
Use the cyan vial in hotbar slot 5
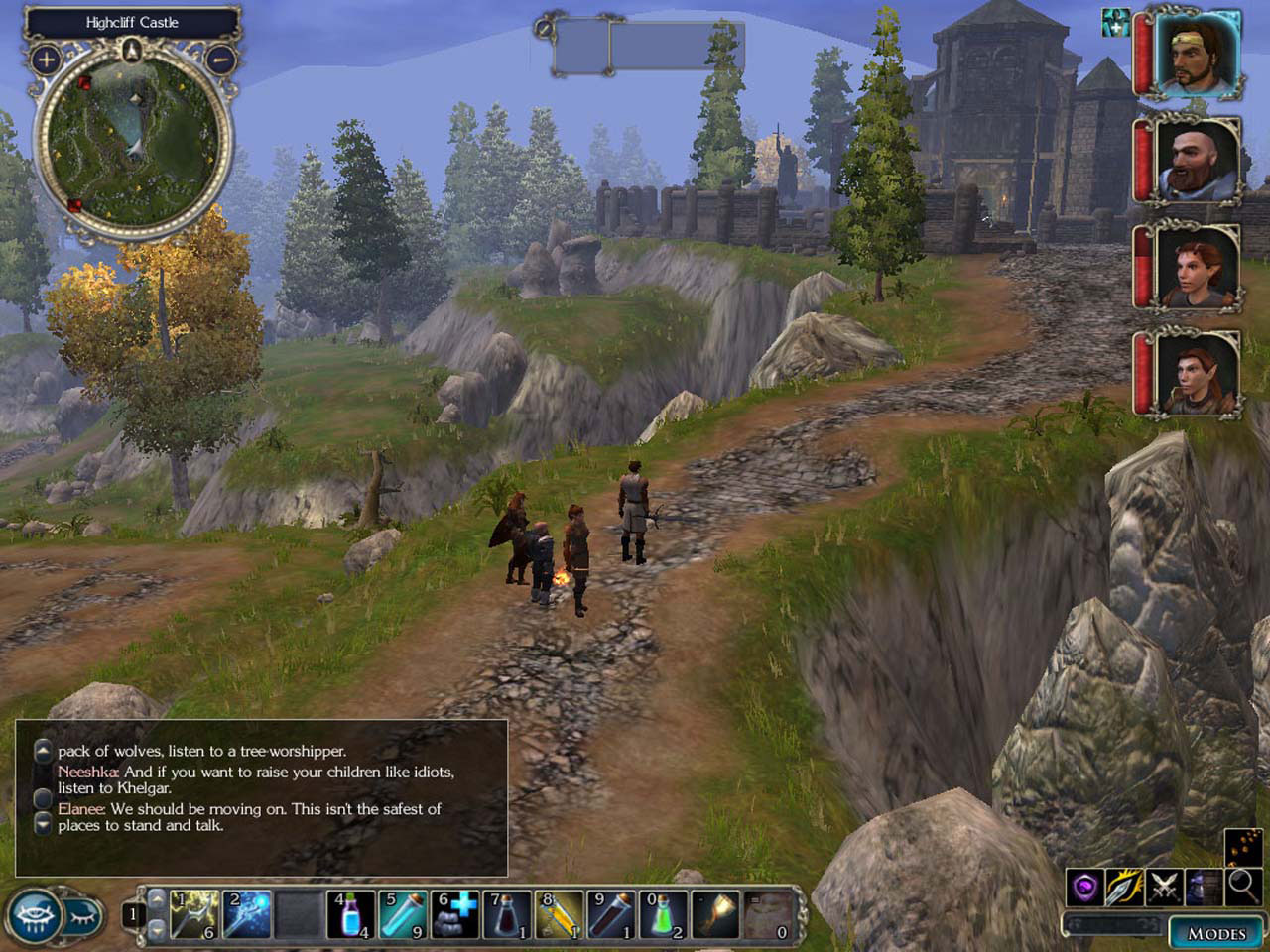pyautogui.click(x=403, y=914)
